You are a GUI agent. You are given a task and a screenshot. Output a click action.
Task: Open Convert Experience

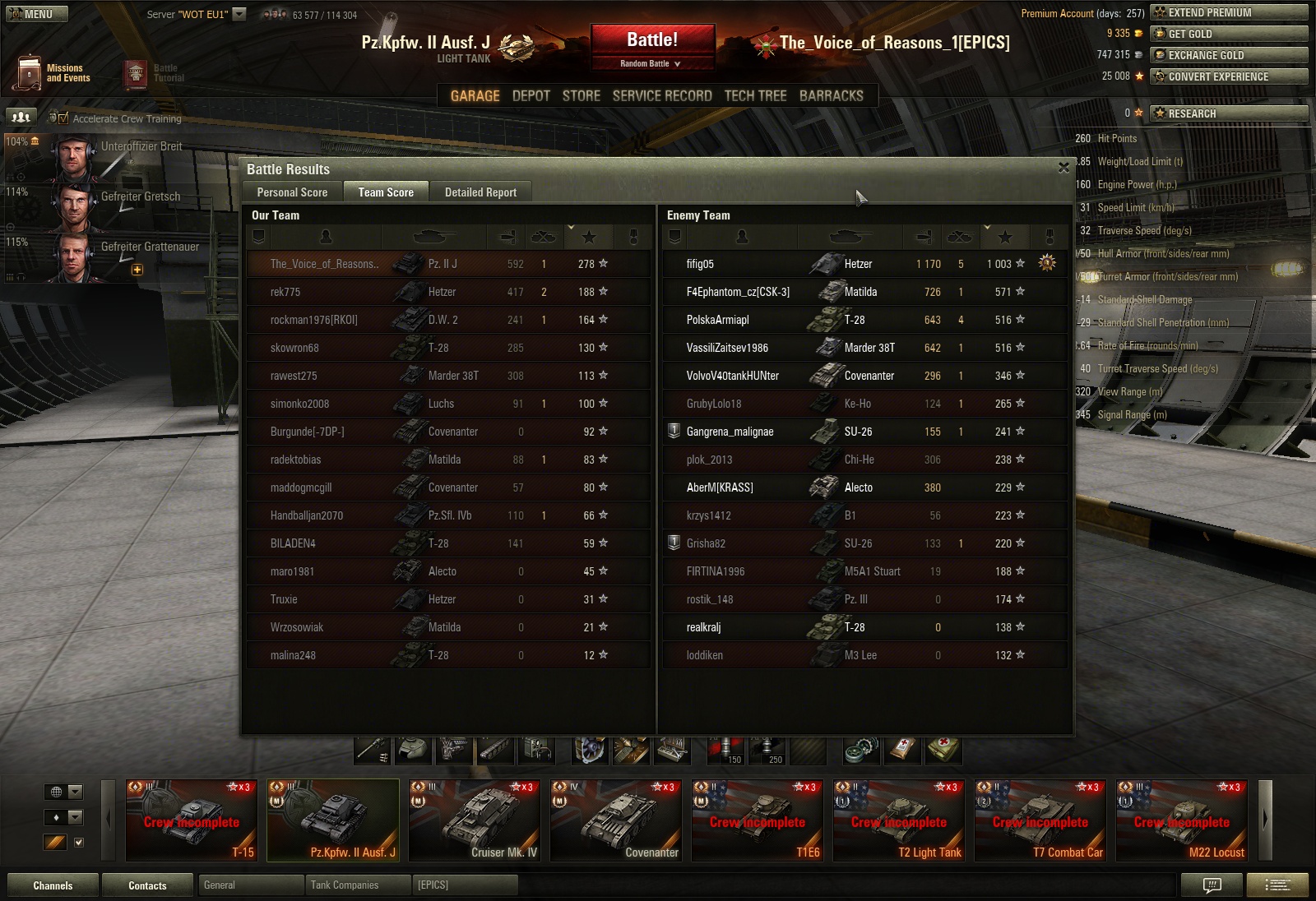coord(1229,76)
